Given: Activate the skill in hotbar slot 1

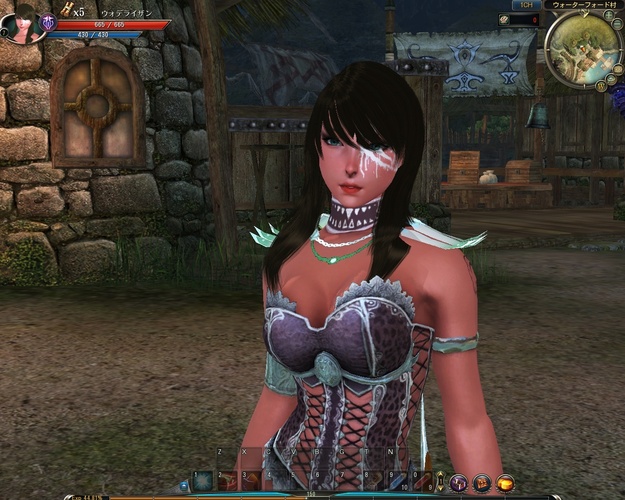Looking at the screenshot, I should click(x=203, y=481).
